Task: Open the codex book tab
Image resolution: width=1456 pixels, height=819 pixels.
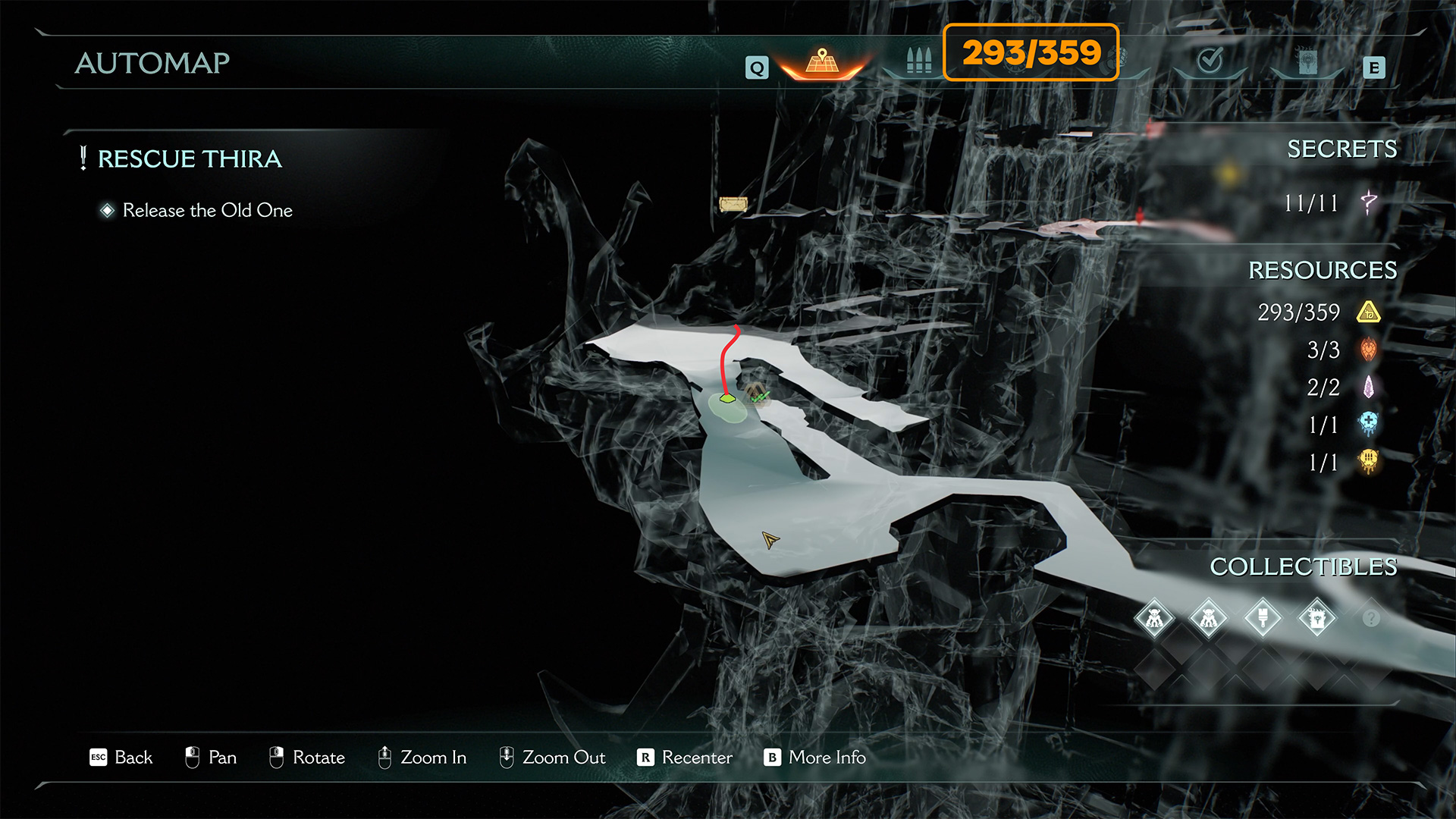Action: click(1307, 62)
